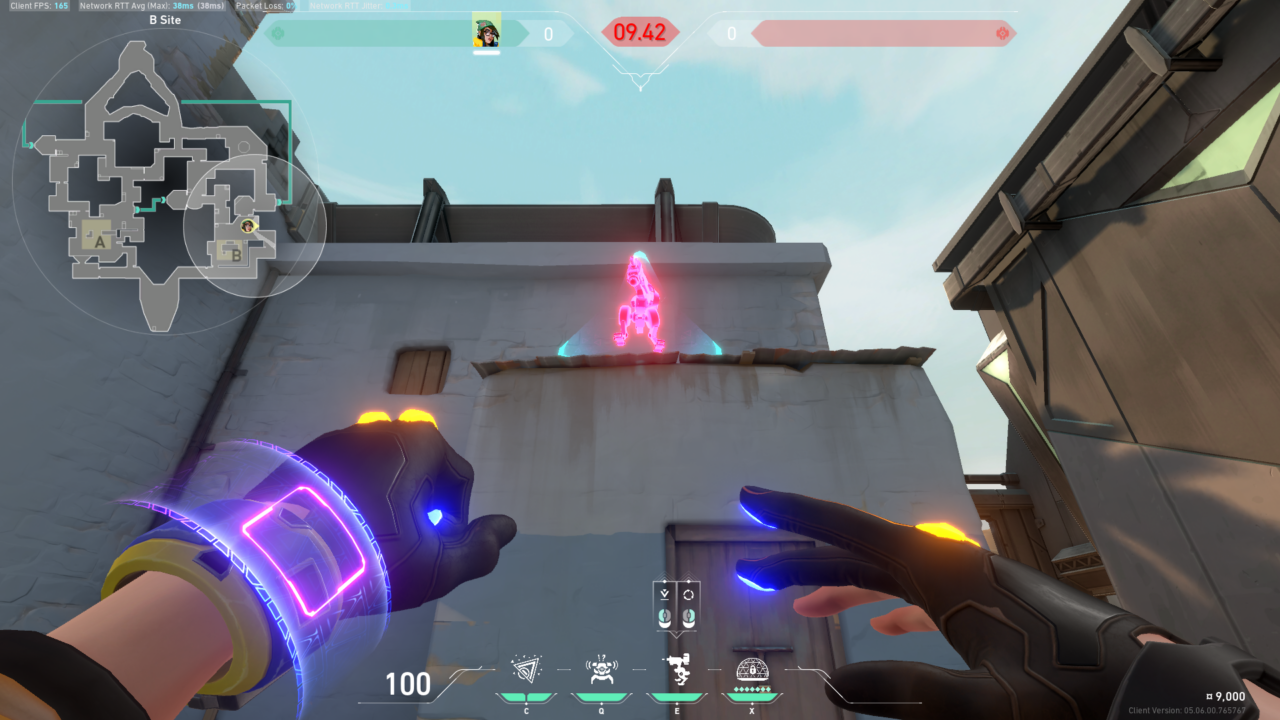
Task: Click the ultimate charge diamonds under the dome icon
Action: [752, 689]
